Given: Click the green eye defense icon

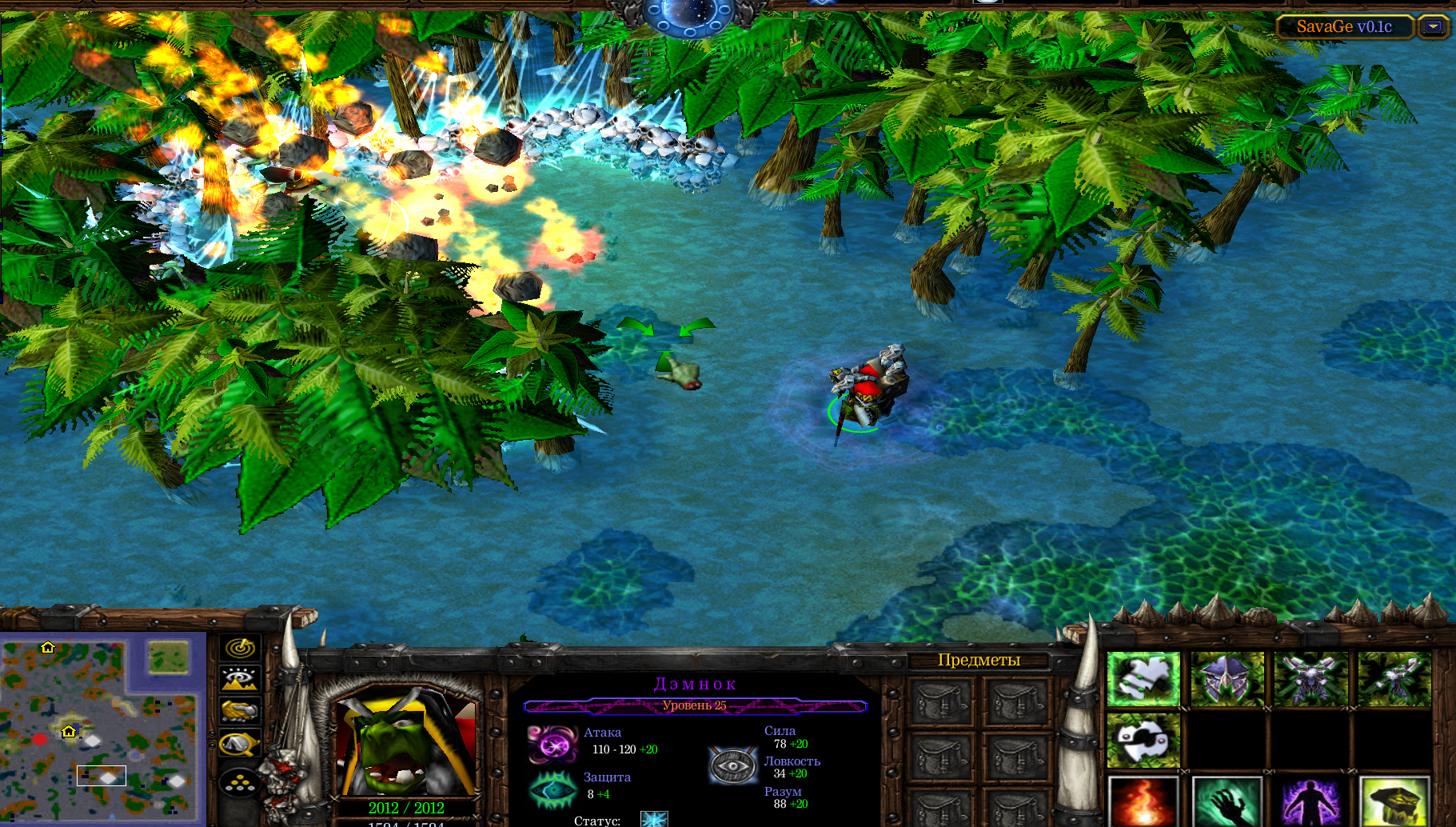Looking at the screenshot, I should pyautogui.click(x=552, y=789).
